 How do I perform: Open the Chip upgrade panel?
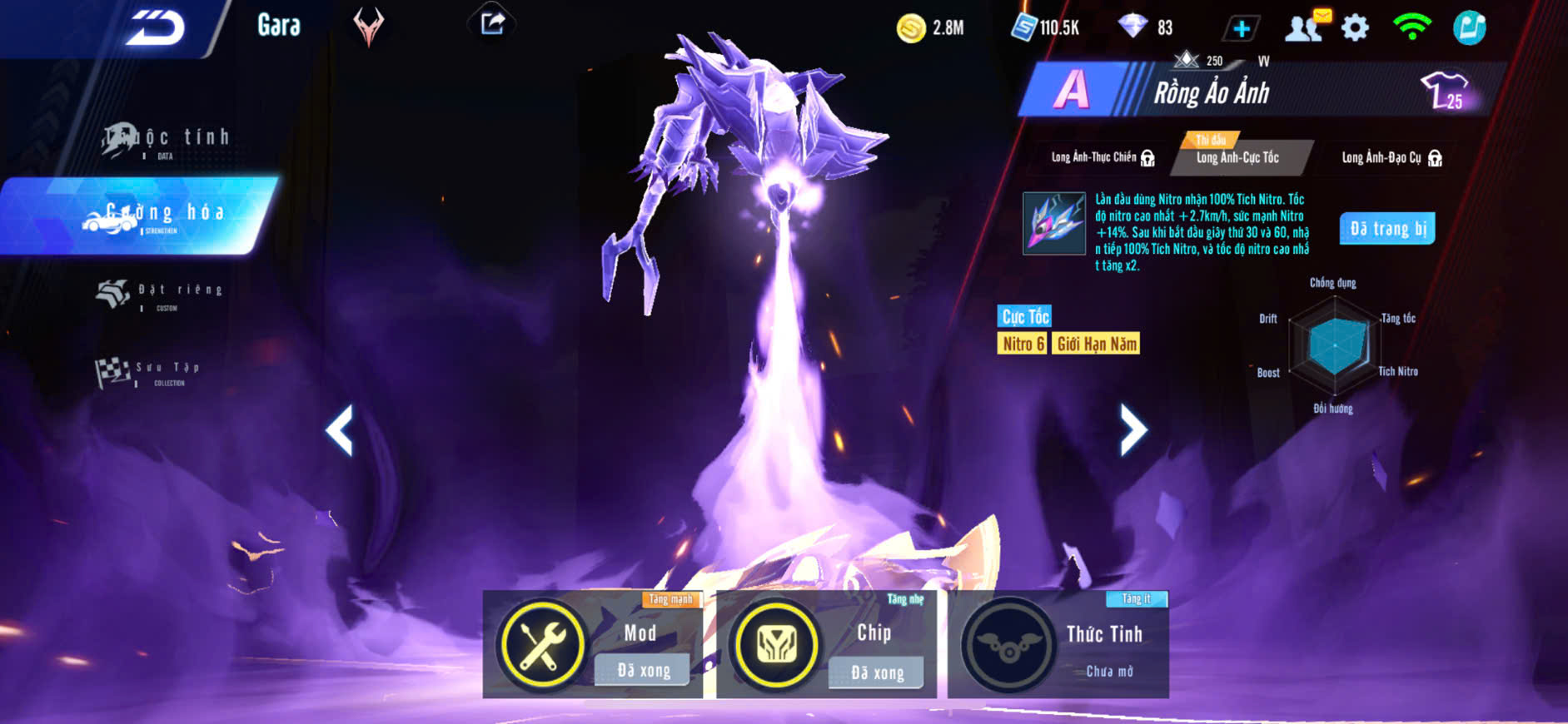click(826, 644)
